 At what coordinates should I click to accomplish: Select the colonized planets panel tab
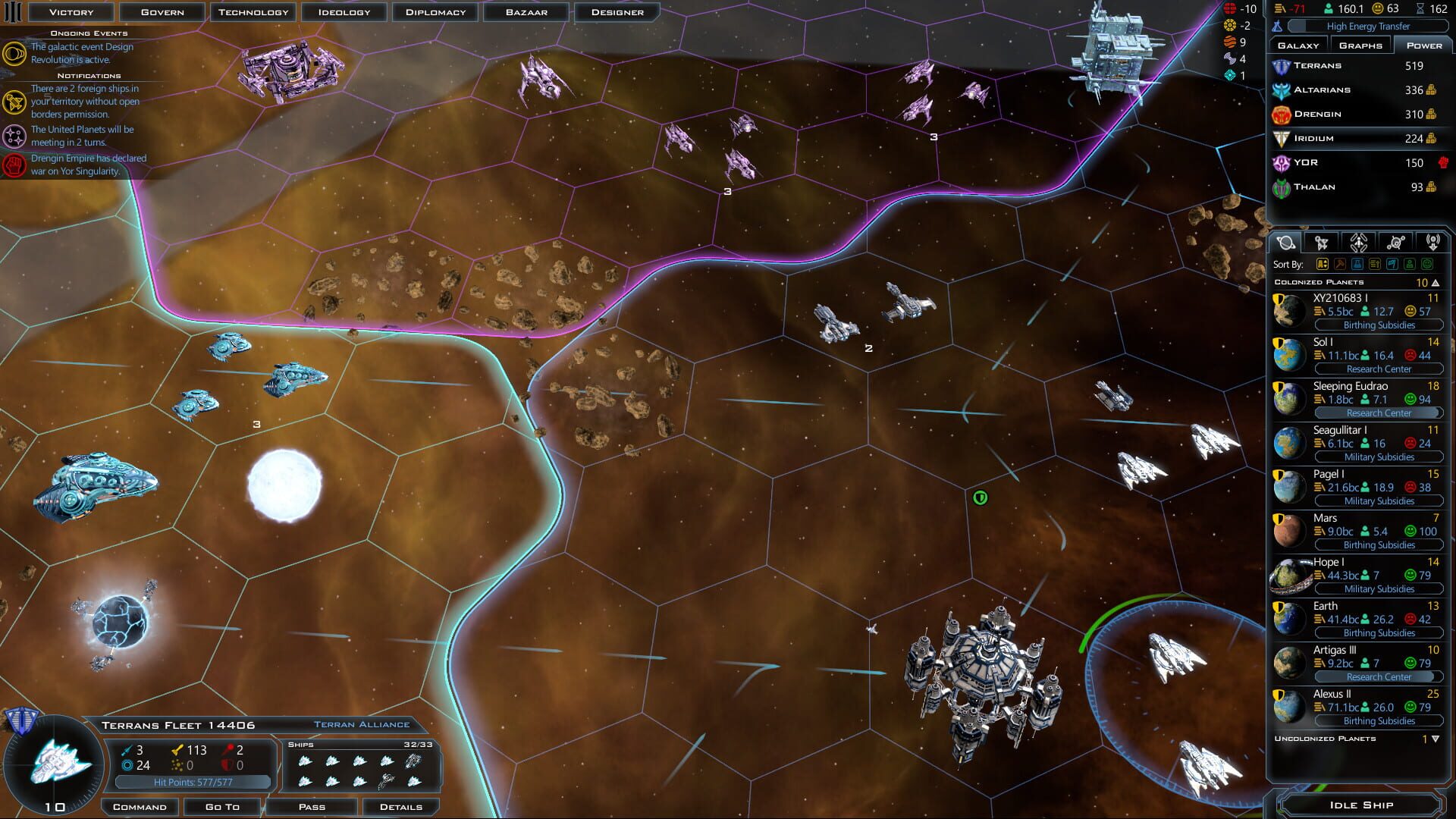coord(1285,242)
